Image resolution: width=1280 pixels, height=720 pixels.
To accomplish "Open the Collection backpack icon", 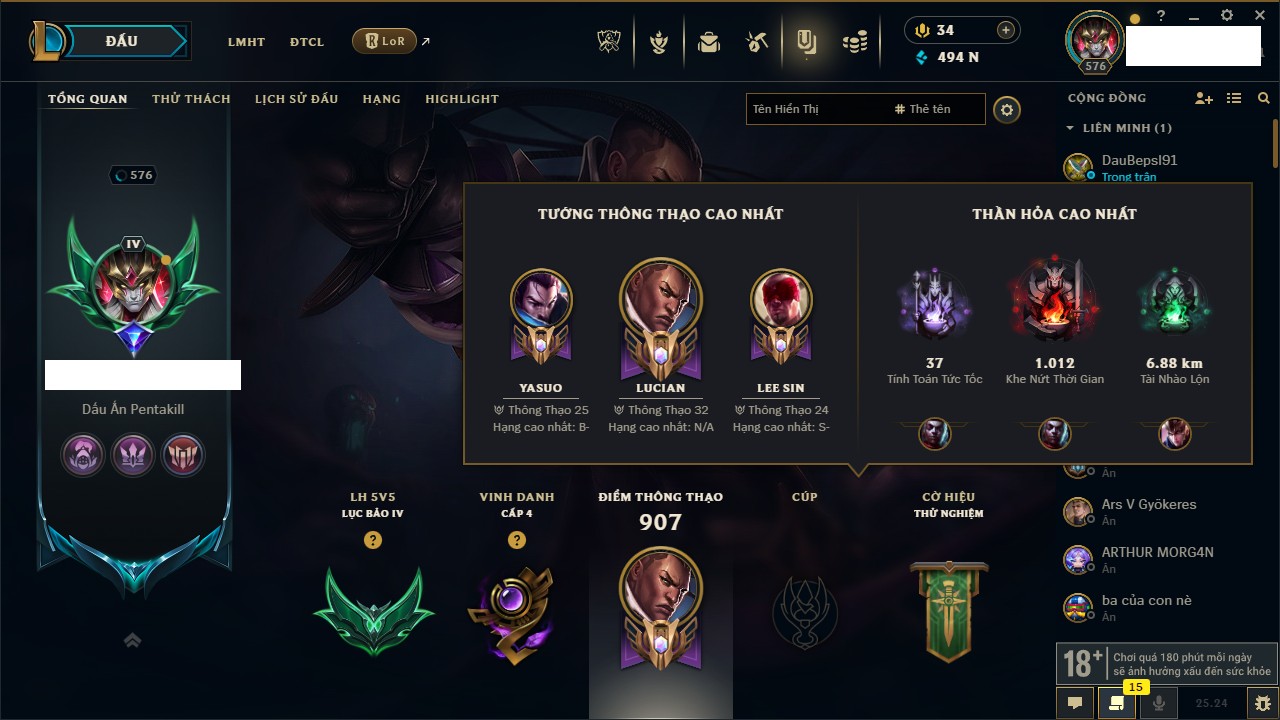I will click(x=709, y=42).
